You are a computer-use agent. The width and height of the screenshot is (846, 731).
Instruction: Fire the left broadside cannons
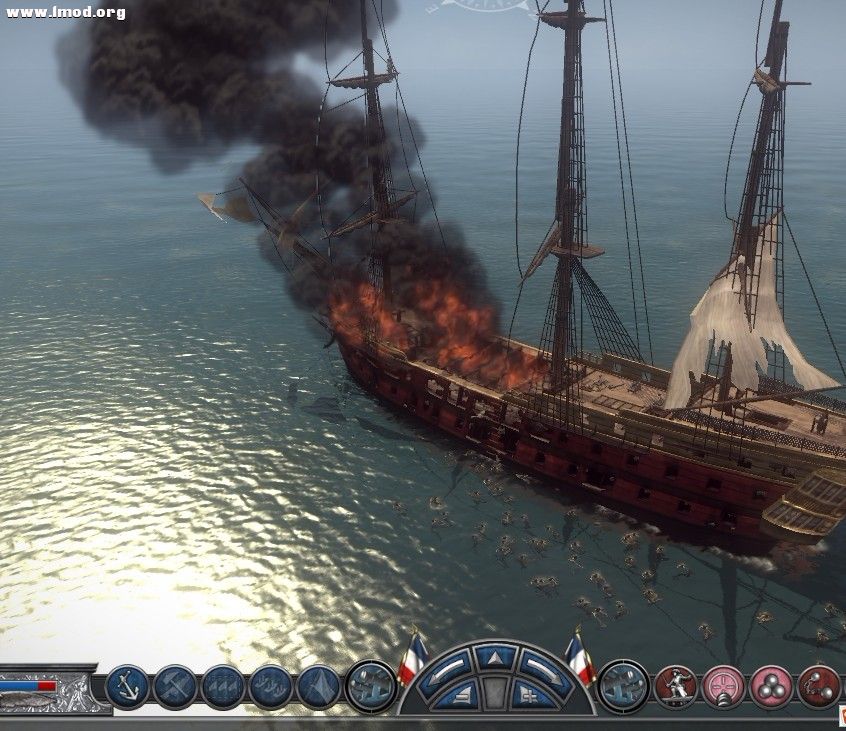371,686
